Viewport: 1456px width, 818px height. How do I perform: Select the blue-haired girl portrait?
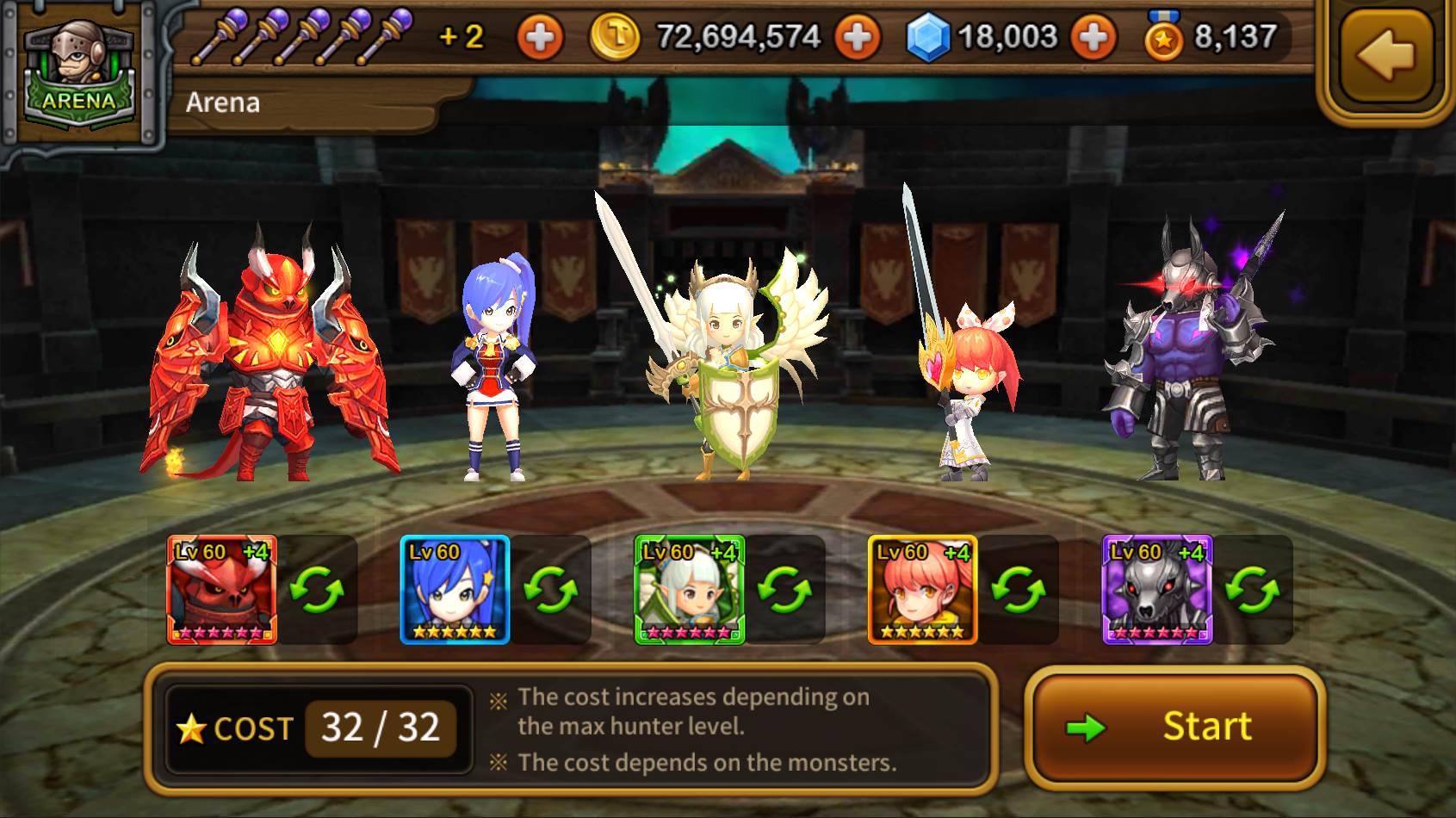click(x=455, y=590)
